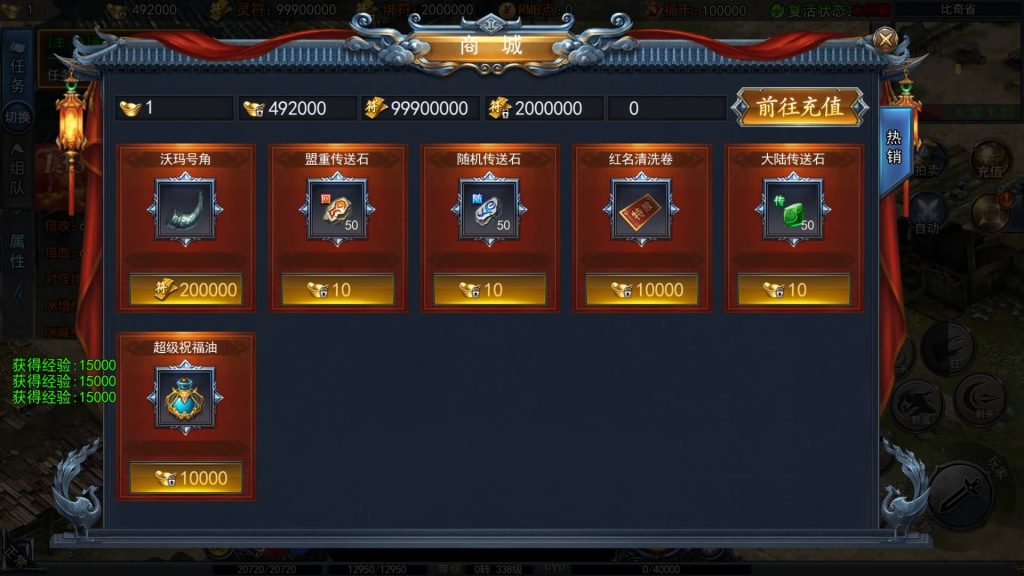Close the shop window

(885, 39)
